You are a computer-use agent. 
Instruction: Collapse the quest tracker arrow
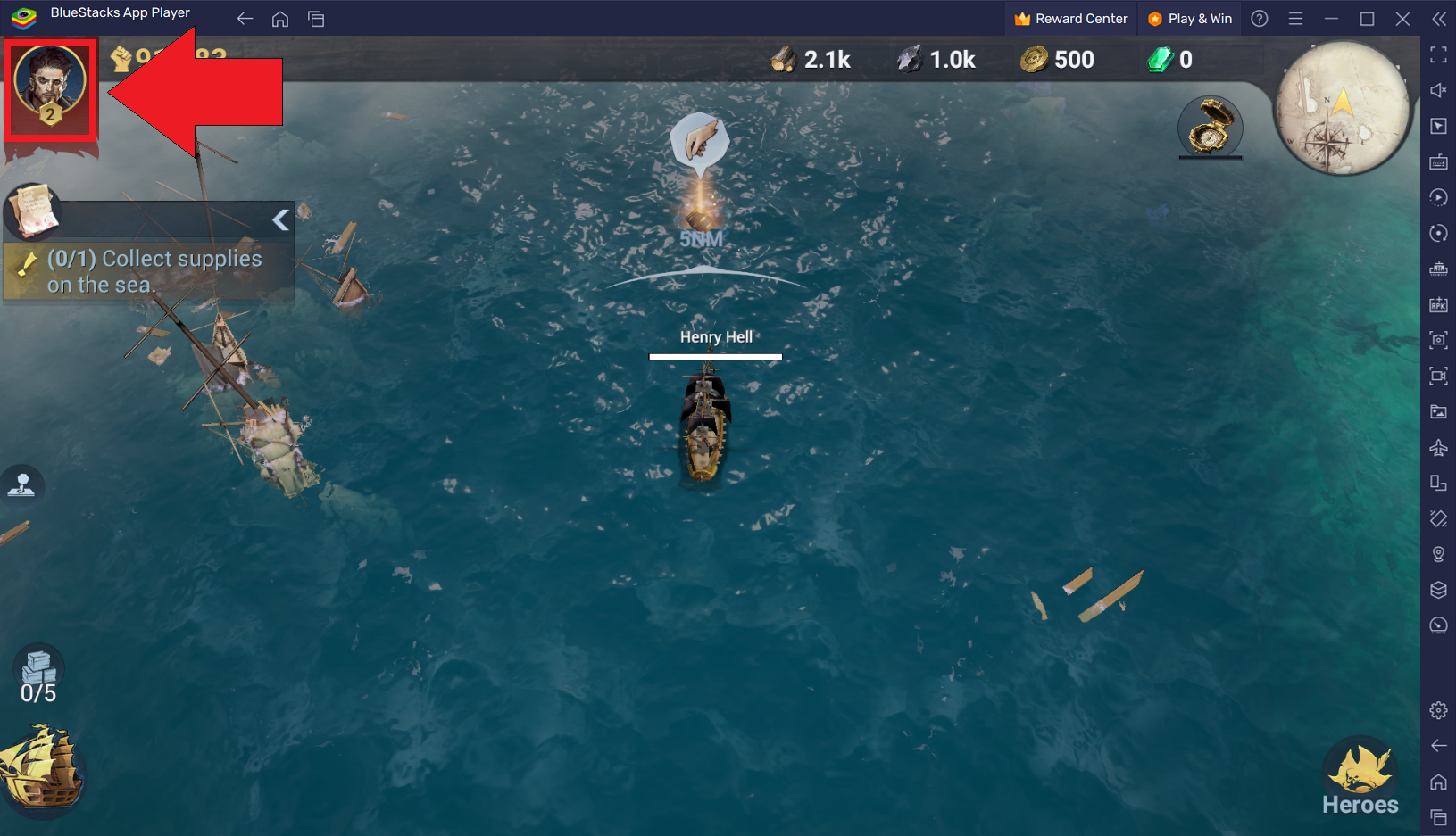point(281,219)
